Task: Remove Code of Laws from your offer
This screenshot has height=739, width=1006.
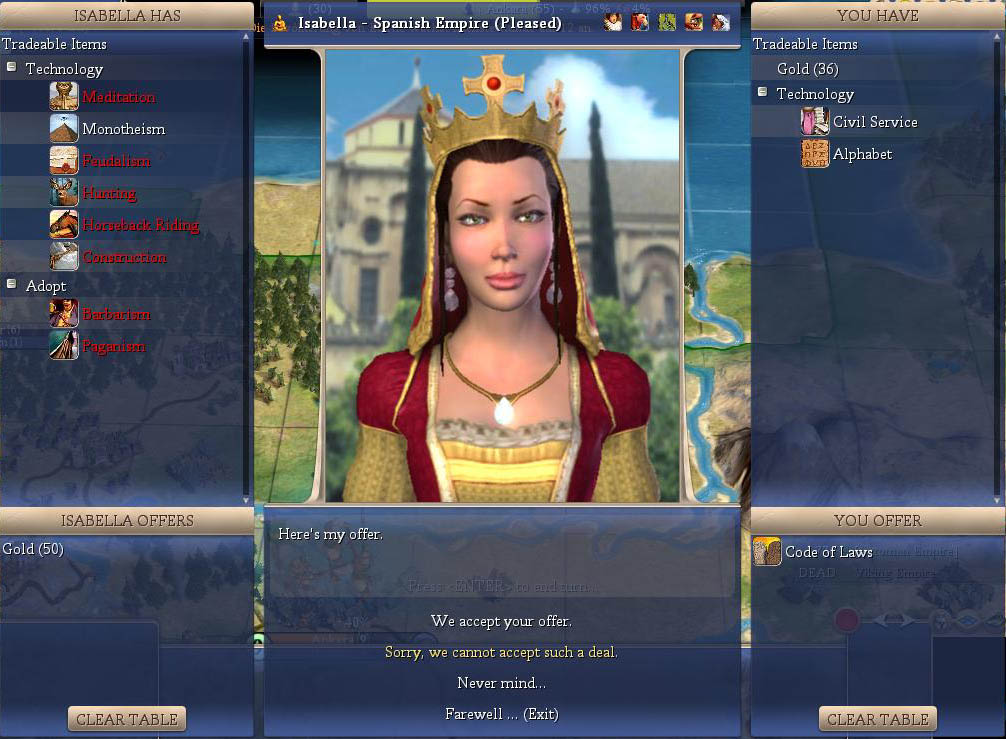Action: click(828, 552)
